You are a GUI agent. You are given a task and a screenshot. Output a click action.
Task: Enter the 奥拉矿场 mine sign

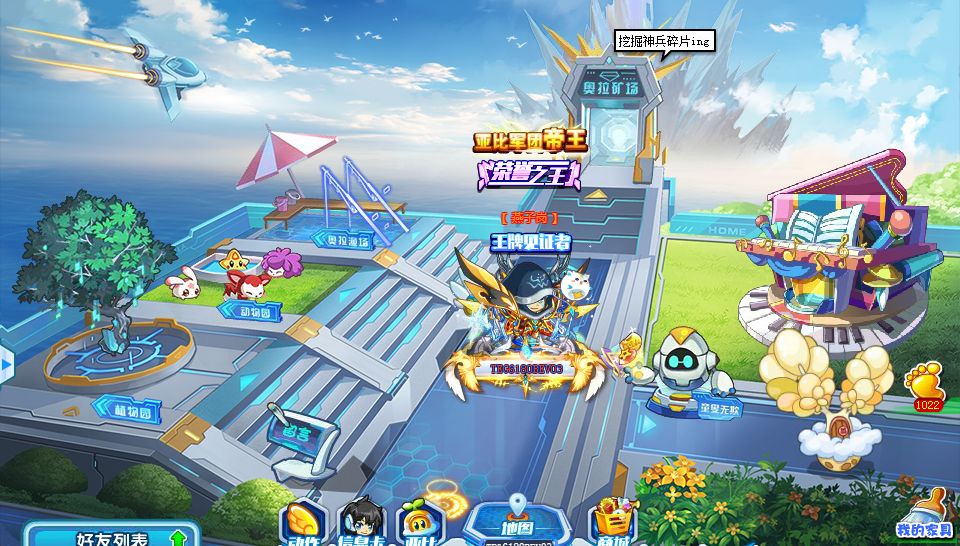[611, 88]
